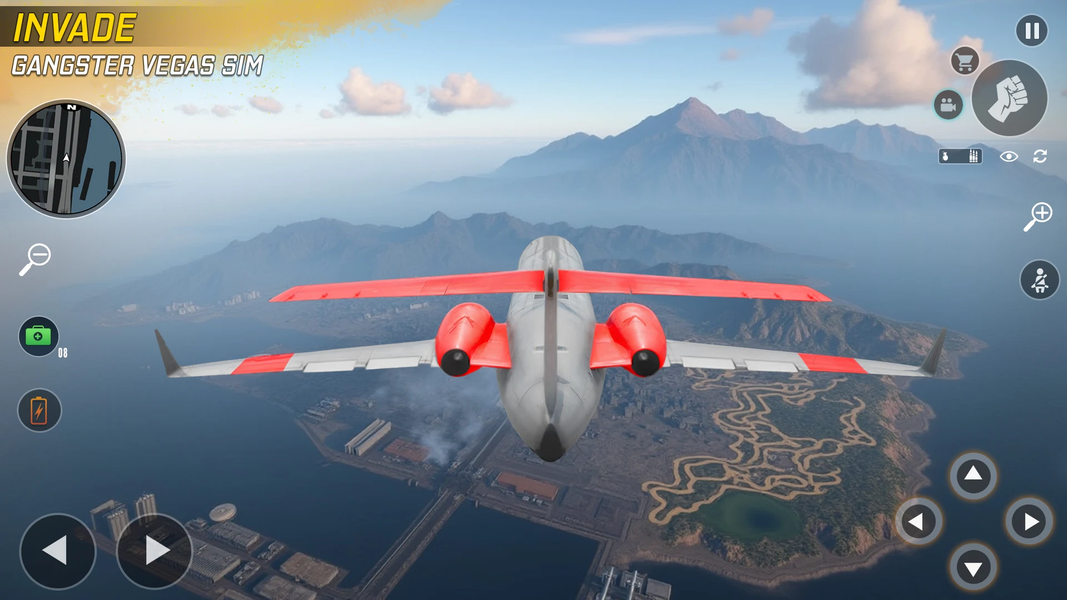The image size is (1067, 600).
Task: Zoom out with the minus magnifier
Action: click(34, 259)
